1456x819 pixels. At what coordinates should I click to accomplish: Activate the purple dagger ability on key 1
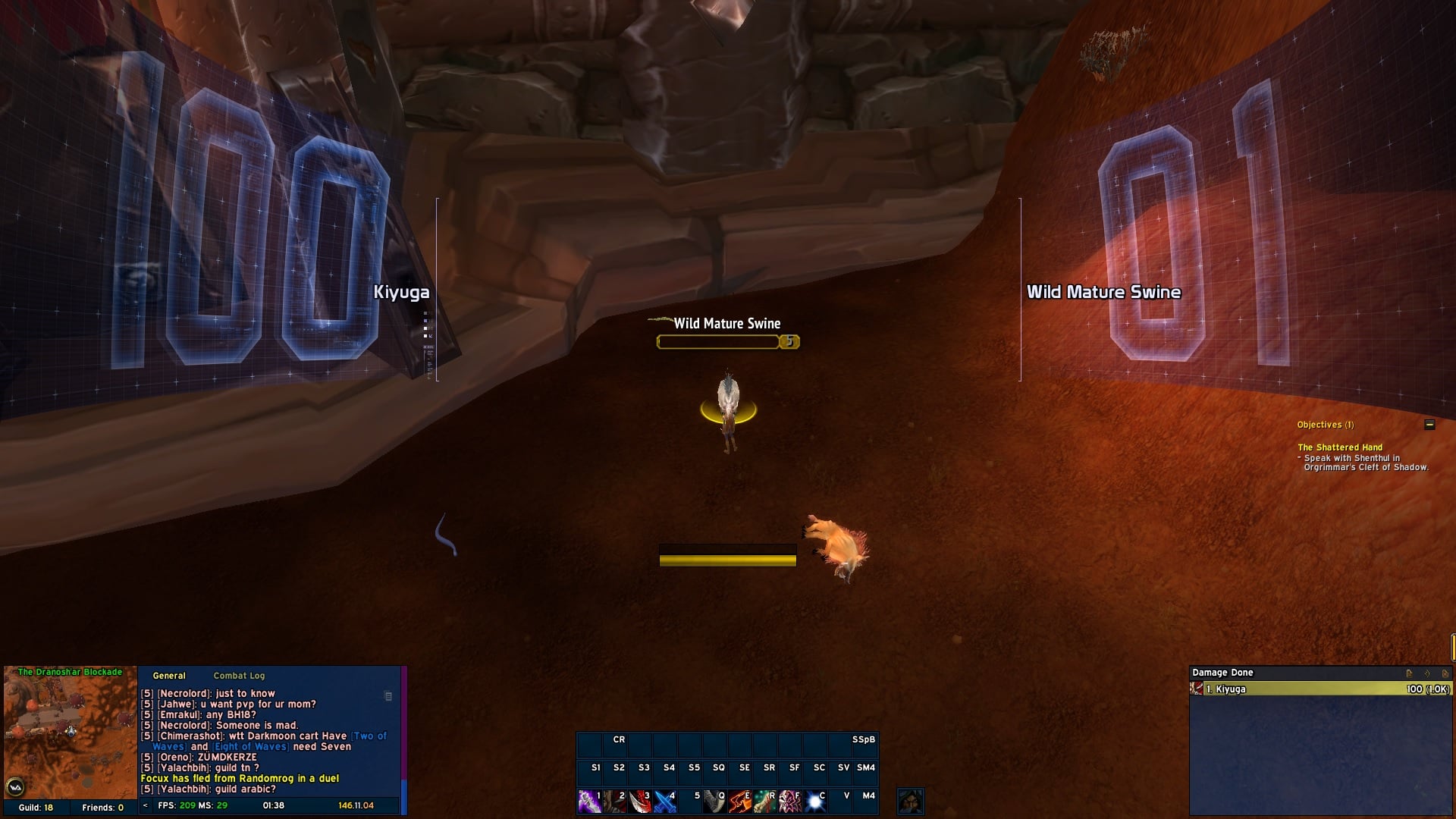click(589, 802)
